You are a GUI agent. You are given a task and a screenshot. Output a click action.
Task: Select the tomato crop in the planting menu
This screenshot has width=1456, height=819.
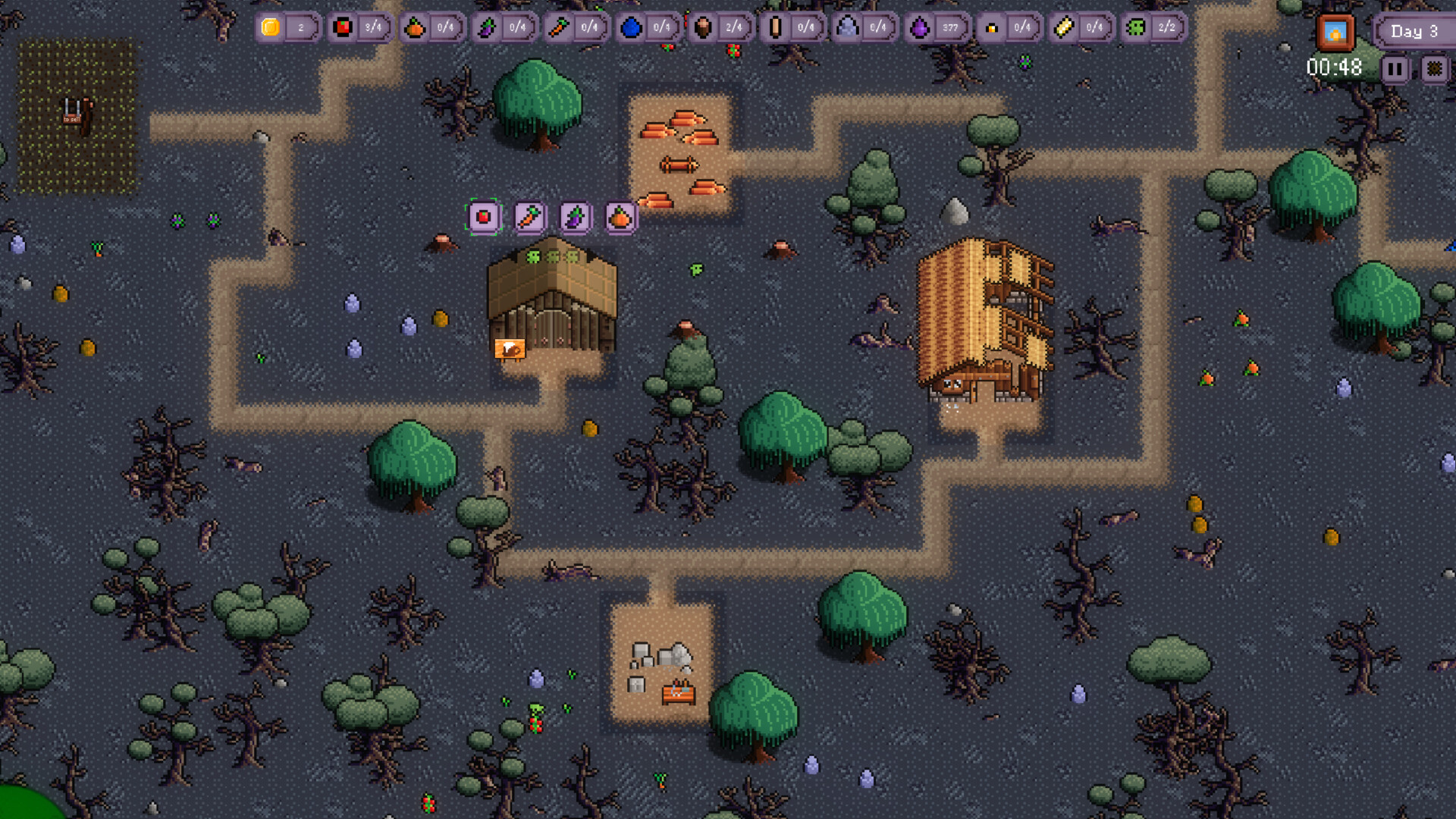click(483, 218)
